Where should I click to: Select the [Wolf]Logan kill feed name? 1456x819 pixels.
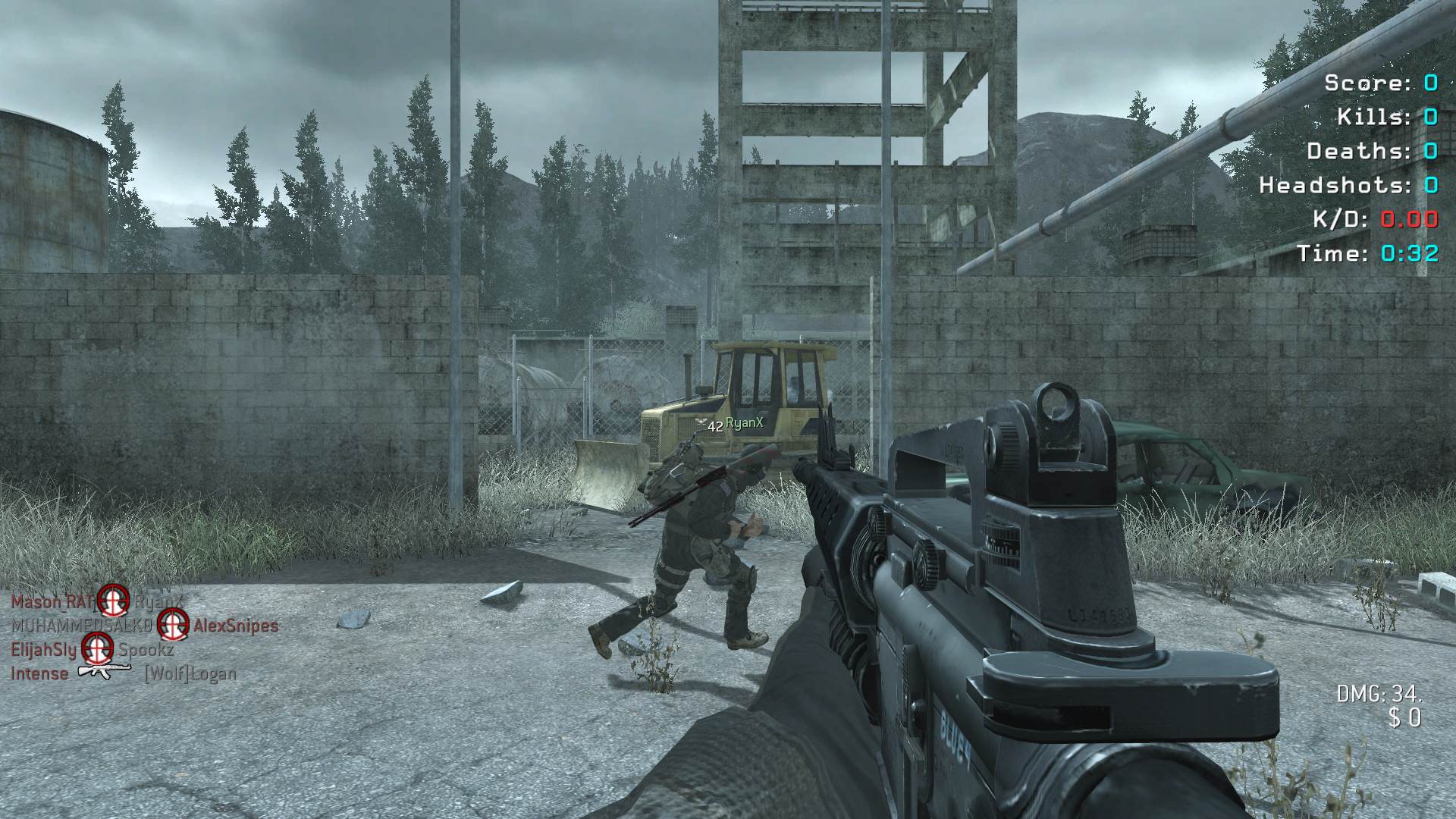point(190,673)
